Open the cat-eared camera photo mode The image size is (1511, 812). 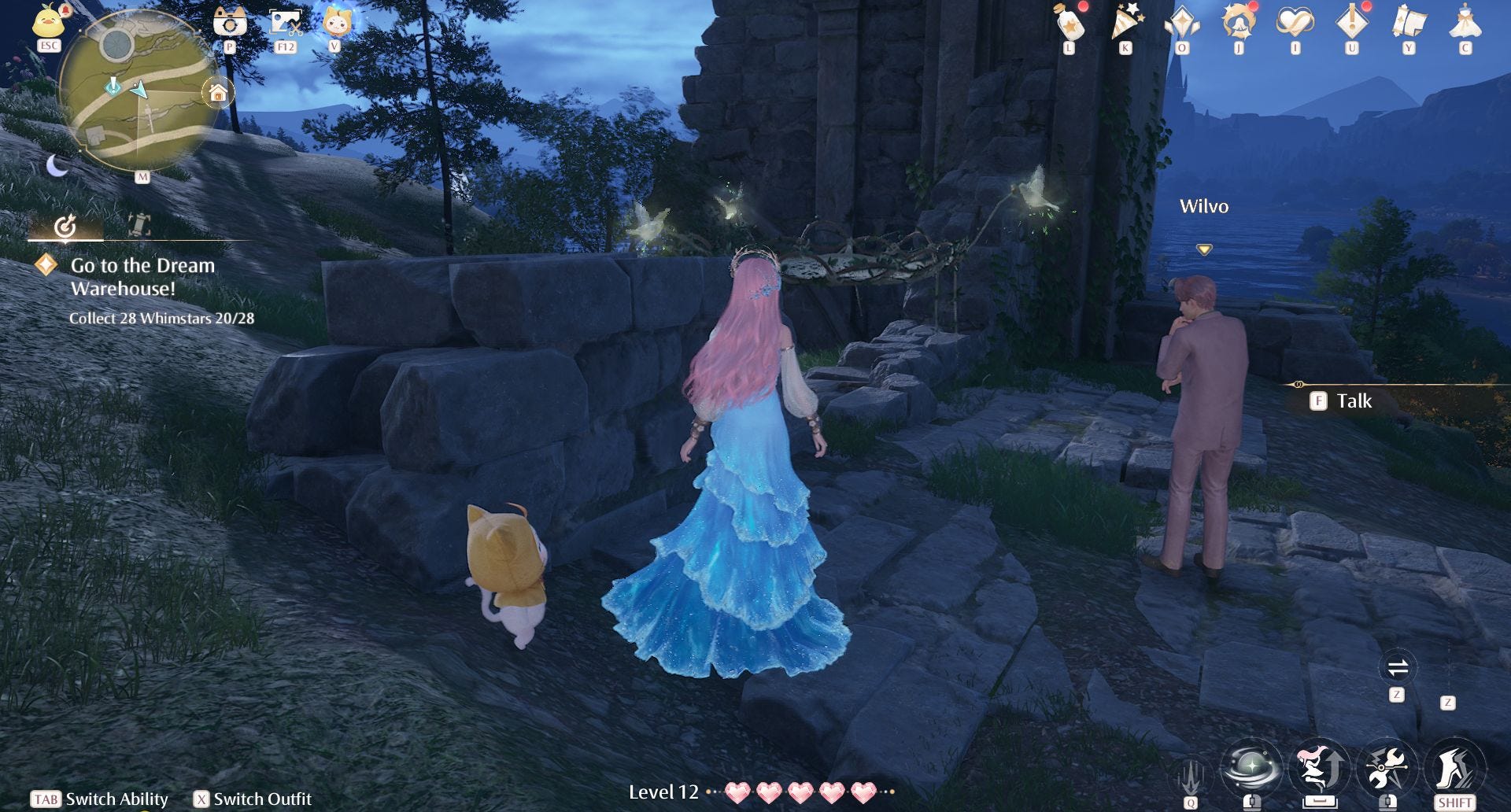pyautogui.click(x=230, y=22)
